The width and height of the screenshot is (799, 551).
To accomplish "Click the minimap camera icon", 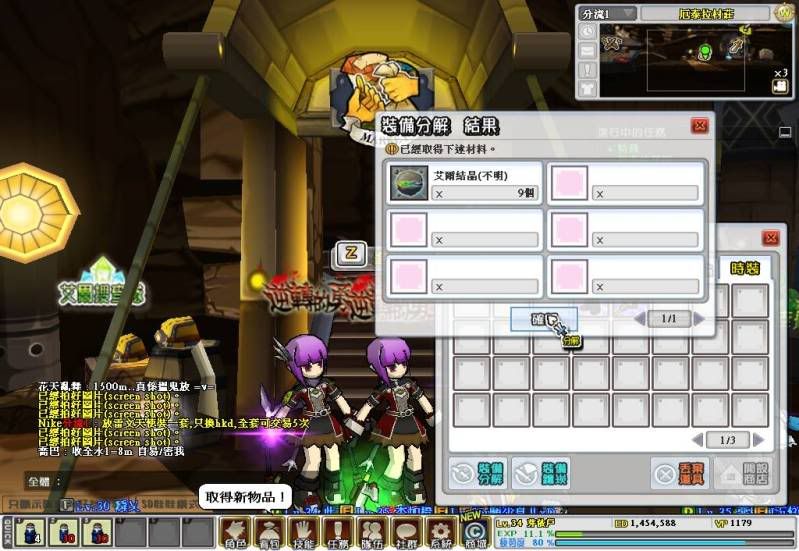I will pyautogui.click(x=780, y=86).
